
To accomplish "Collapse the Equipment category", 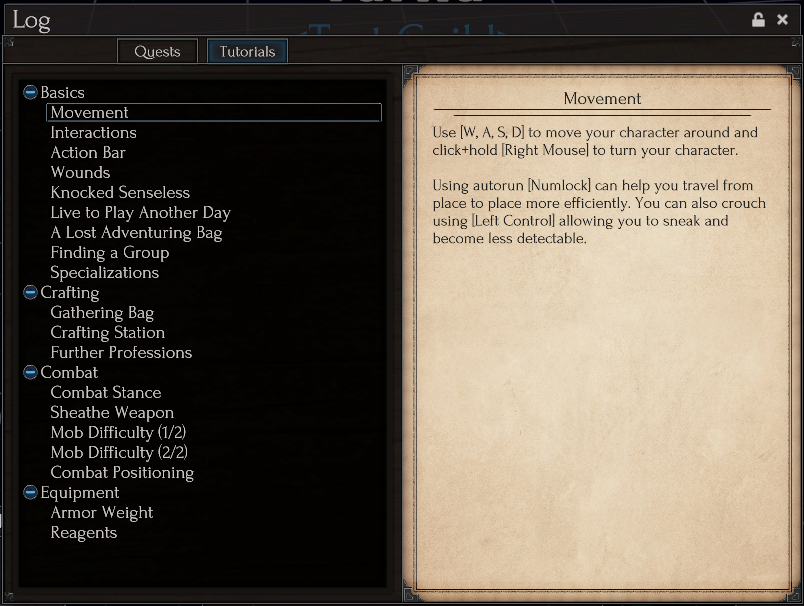I will pos(30,493).
